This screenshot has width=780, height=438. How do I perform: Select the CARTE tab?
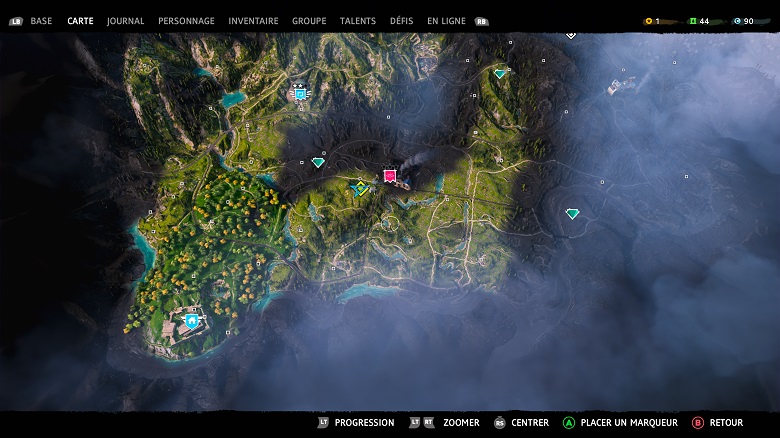[x=80, y=21]
